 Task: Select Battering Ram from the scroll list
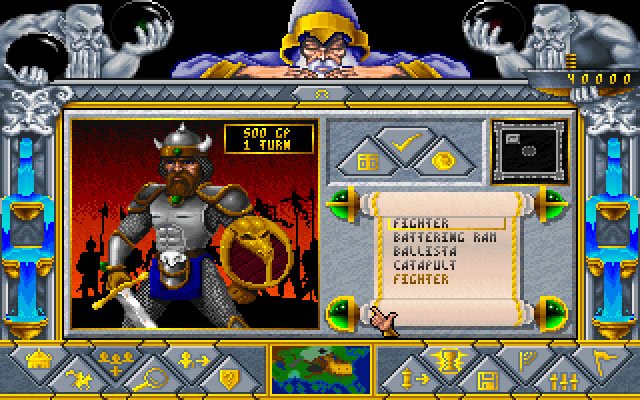tap(435, 237)
